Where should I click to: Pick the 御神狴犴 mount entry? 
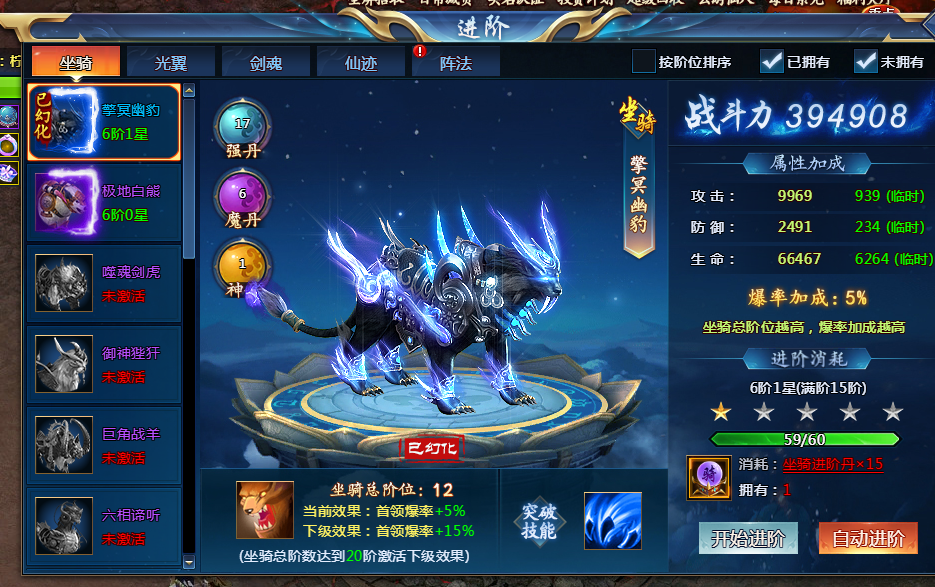pyautogui.click(x=103, y=364)
